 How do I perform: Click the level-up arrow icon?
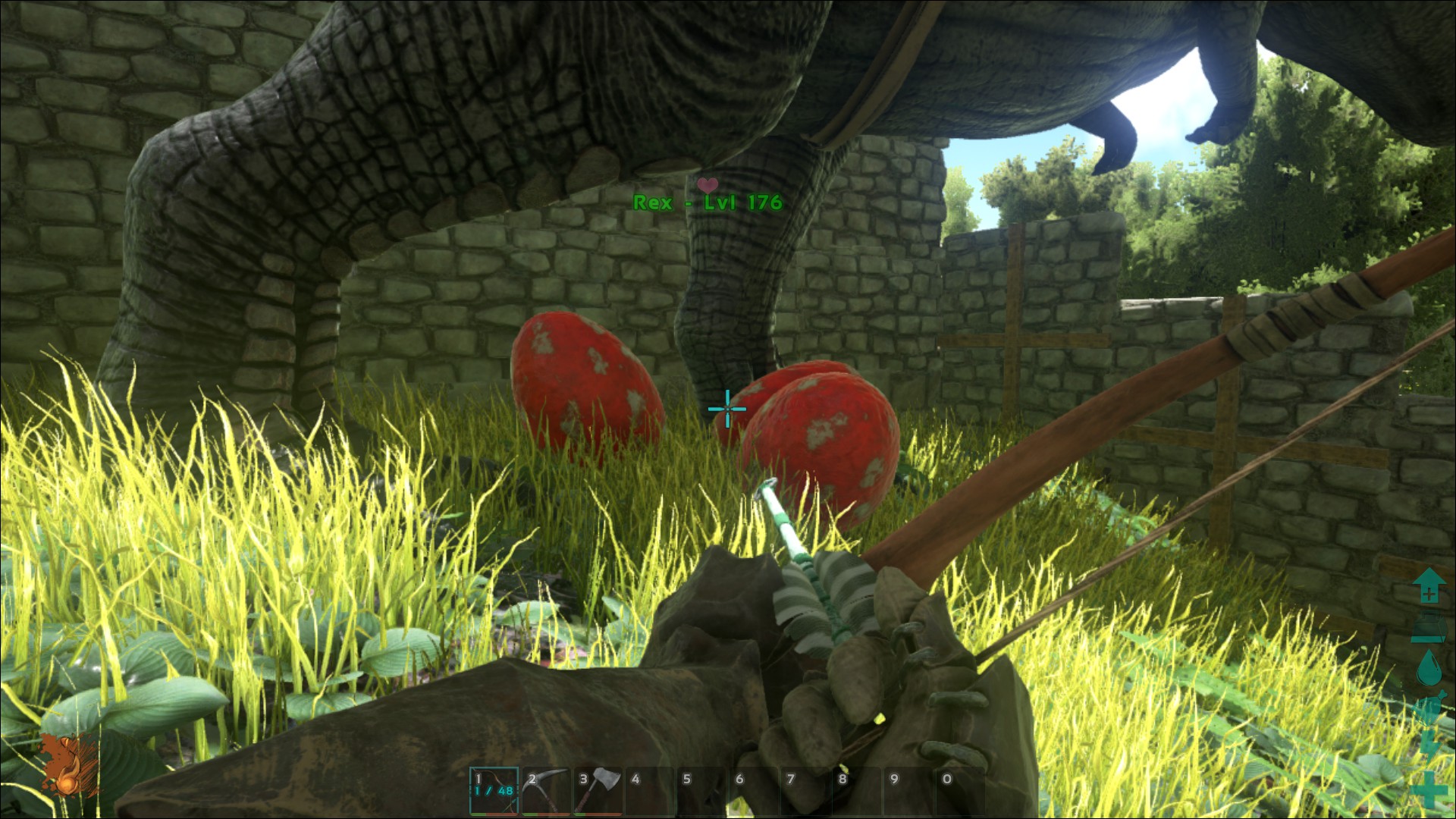pyautogui.click(x=1428, y=586)
